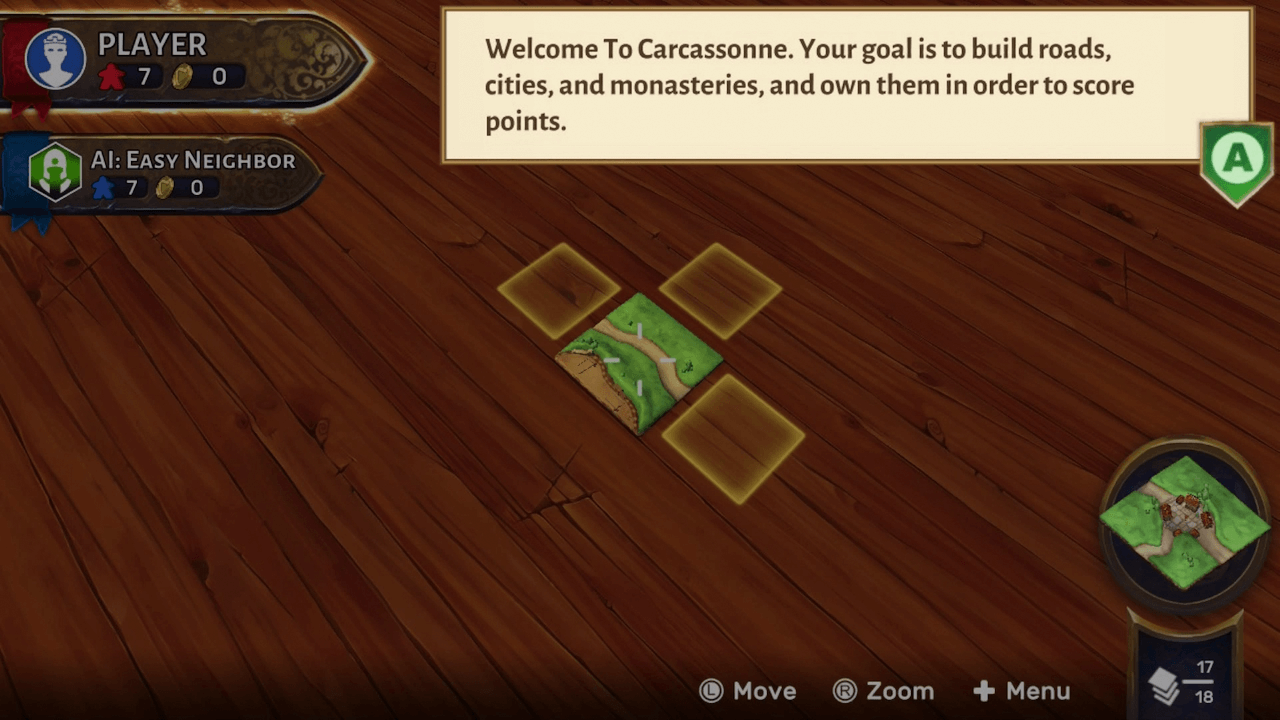Select the crossroads tile in the preview circle

pyautogui.click(x=1185, y=520)
